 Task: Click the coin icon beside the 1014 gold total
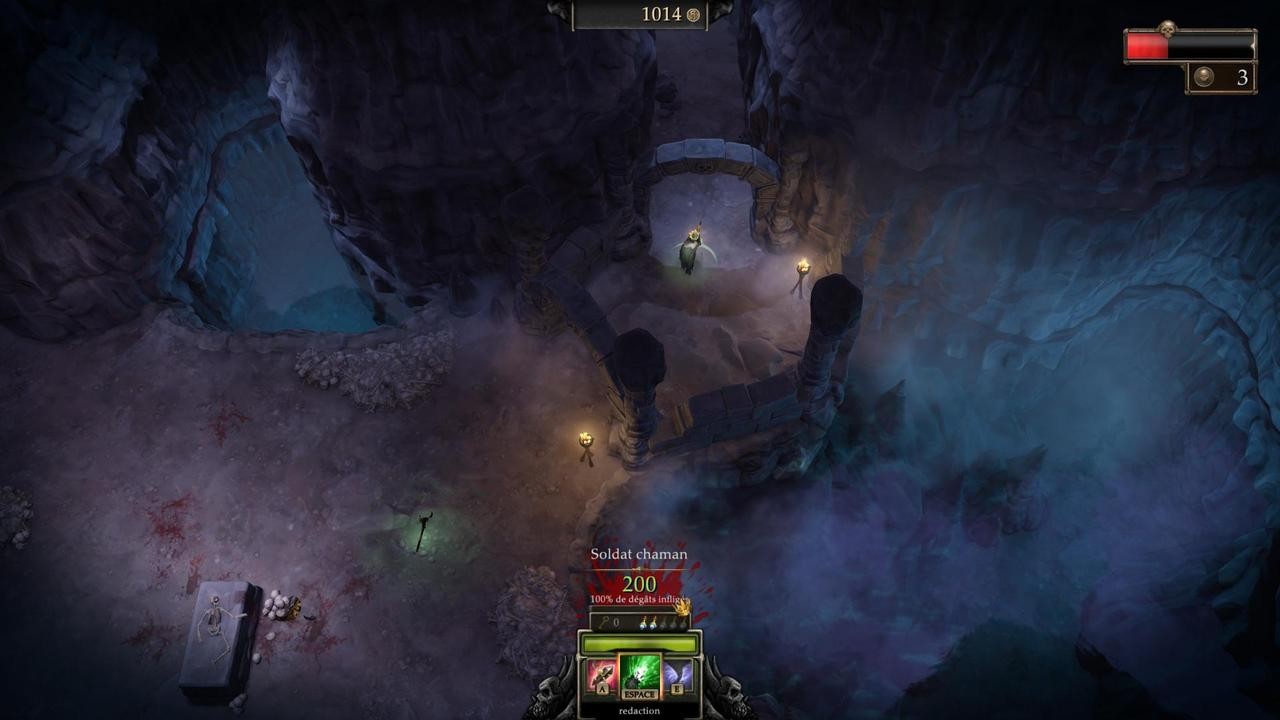(x=692, y=15)
